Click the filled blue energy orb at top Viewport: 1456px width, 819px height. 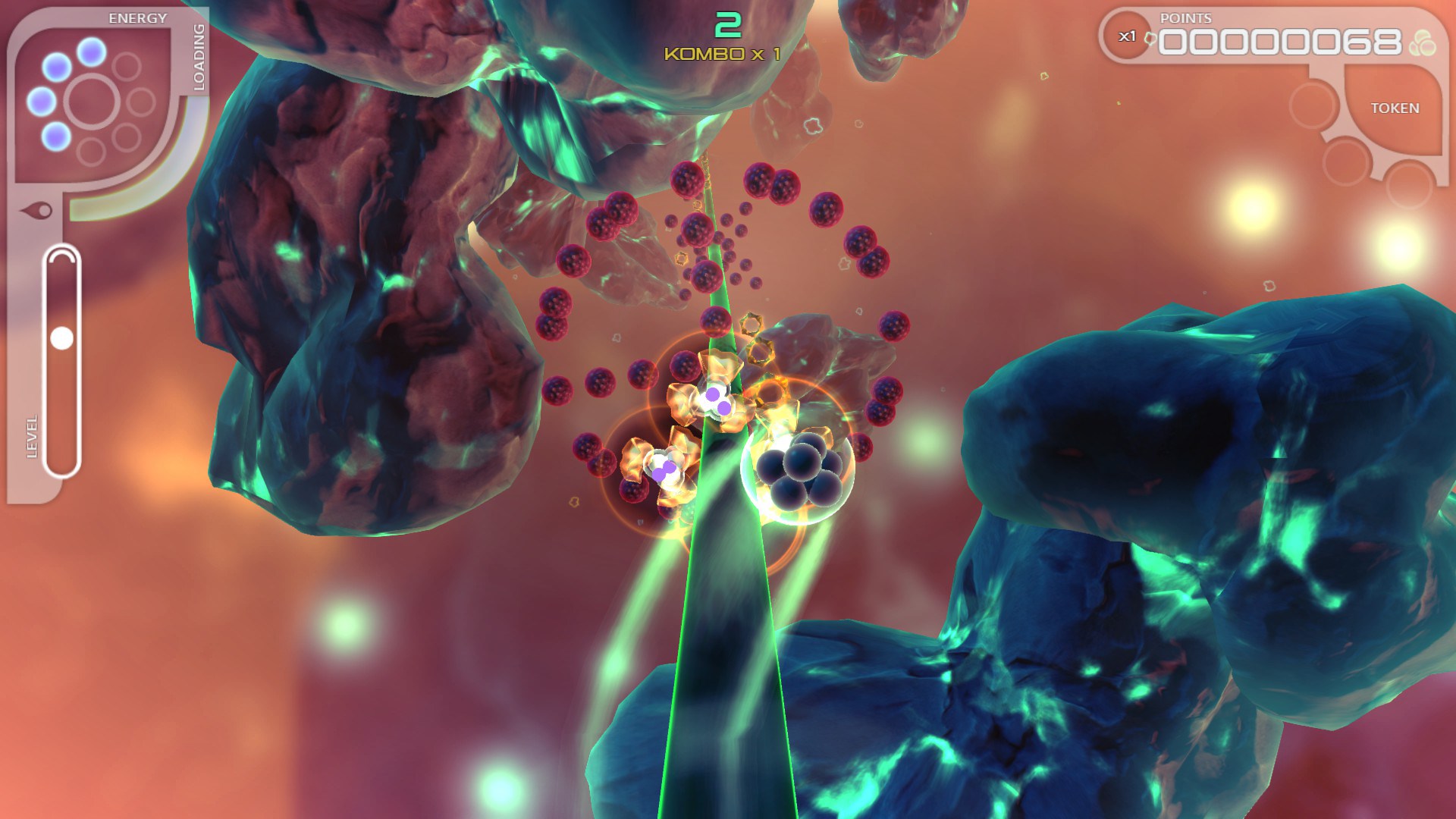pyautogui.click(x=91, y=51)
